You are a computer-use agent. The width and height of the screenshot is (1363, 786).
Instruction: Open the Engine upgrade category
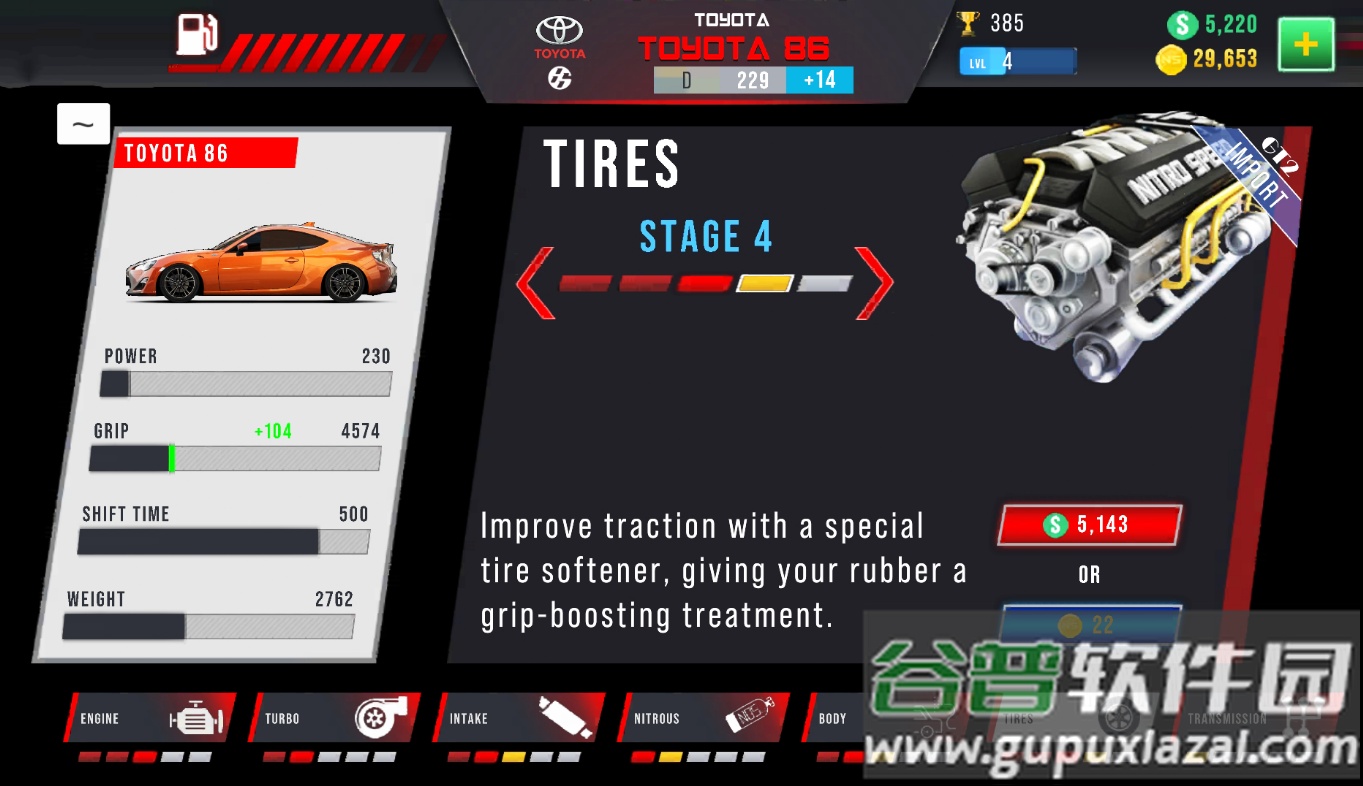150,718
